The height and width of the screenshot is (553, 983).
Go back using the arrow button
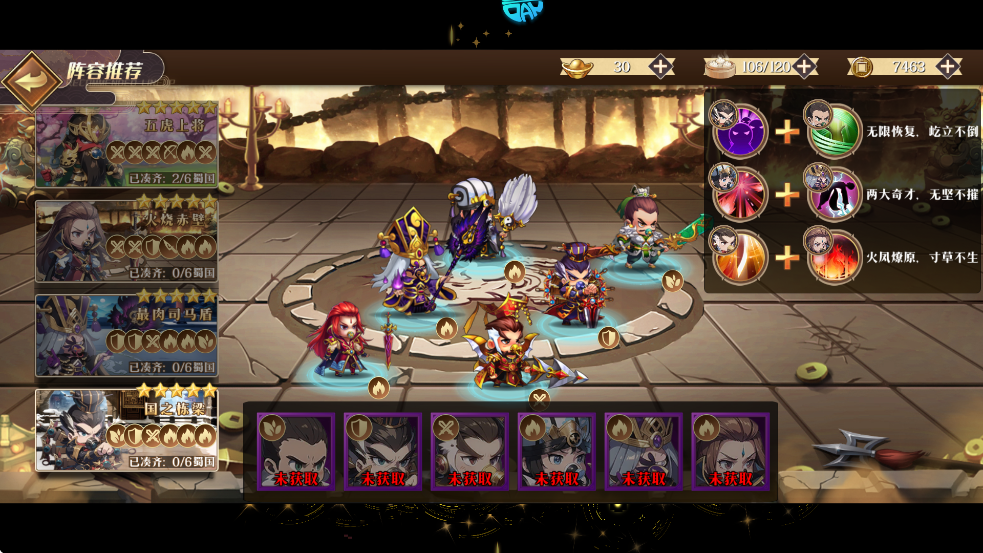tap(31, 82)
